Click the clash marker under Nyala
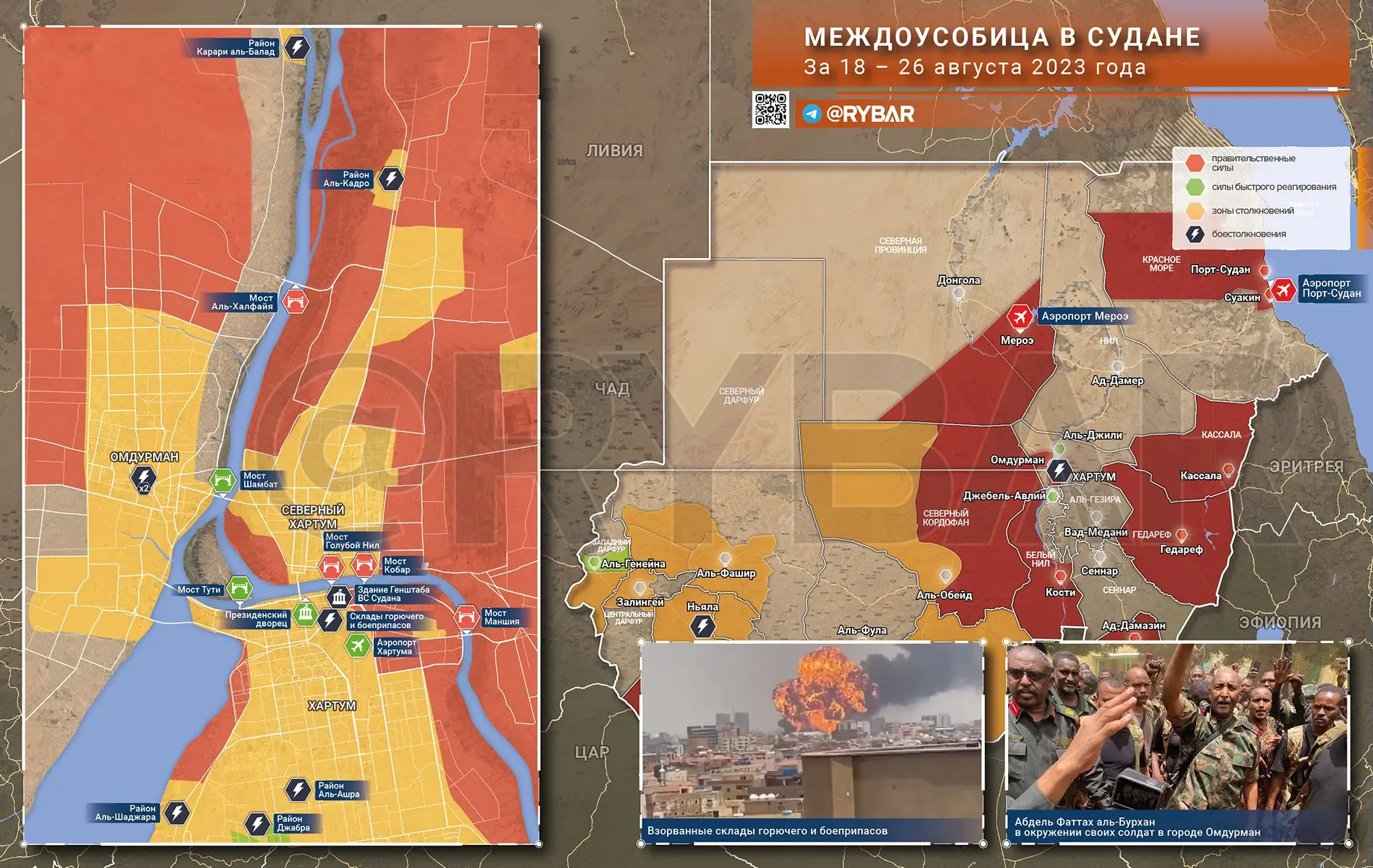 (702, 626)
